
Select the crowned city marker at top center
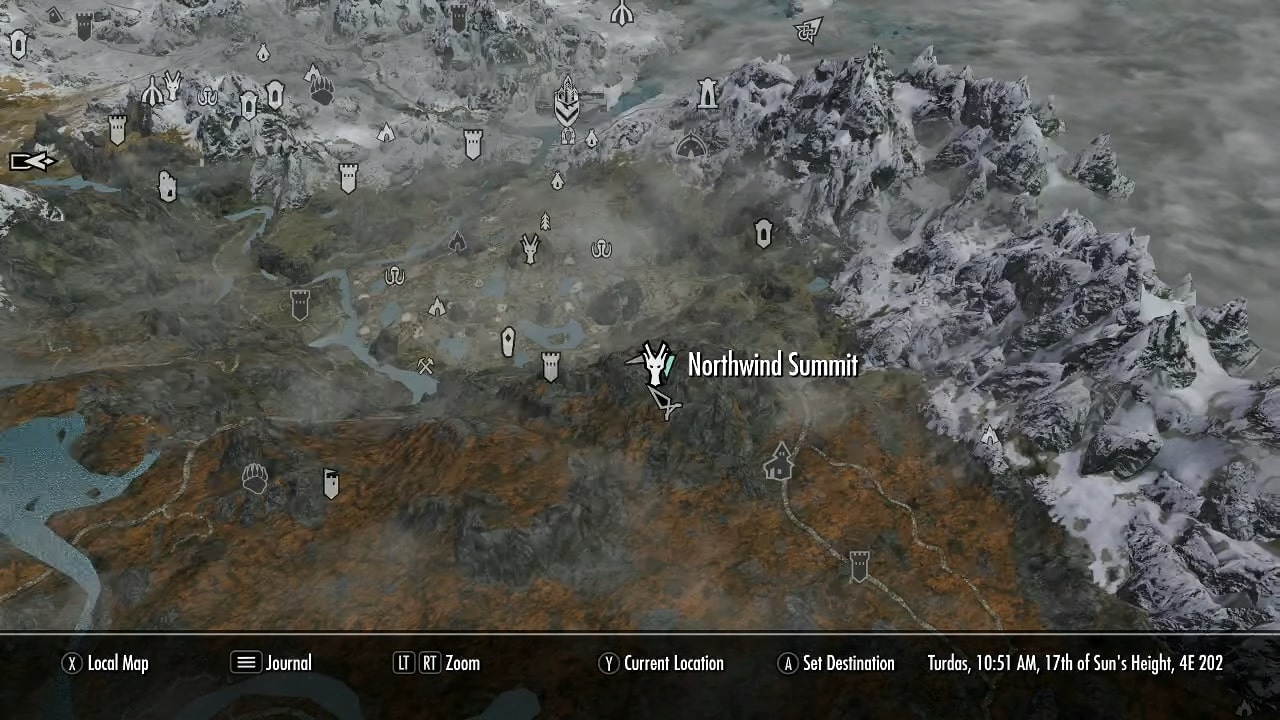[x=567, y=100]
